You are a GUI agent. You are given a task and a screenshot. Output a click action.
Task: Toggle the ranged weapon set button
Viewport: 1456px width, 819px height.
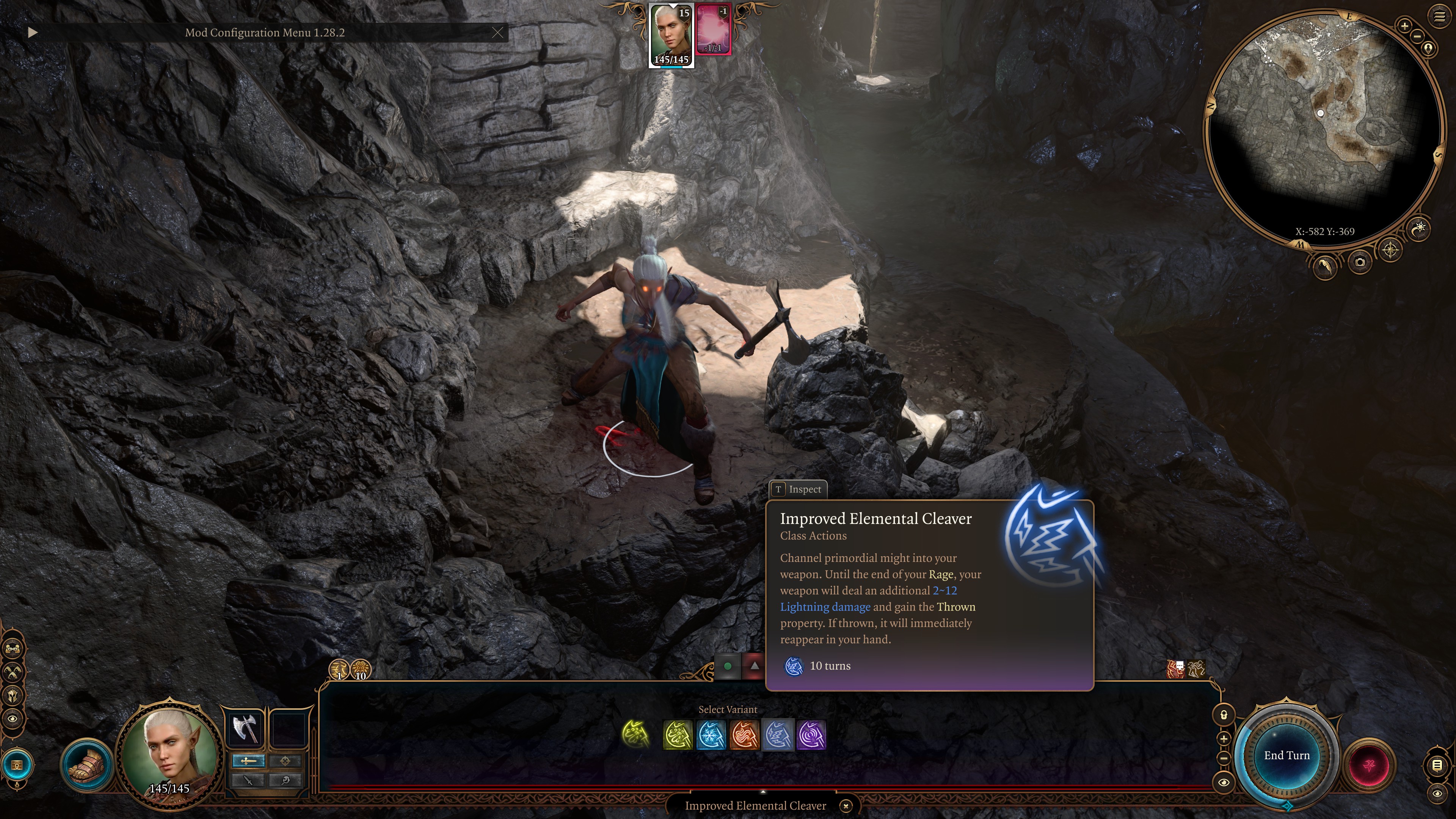(x=285, y=761)
